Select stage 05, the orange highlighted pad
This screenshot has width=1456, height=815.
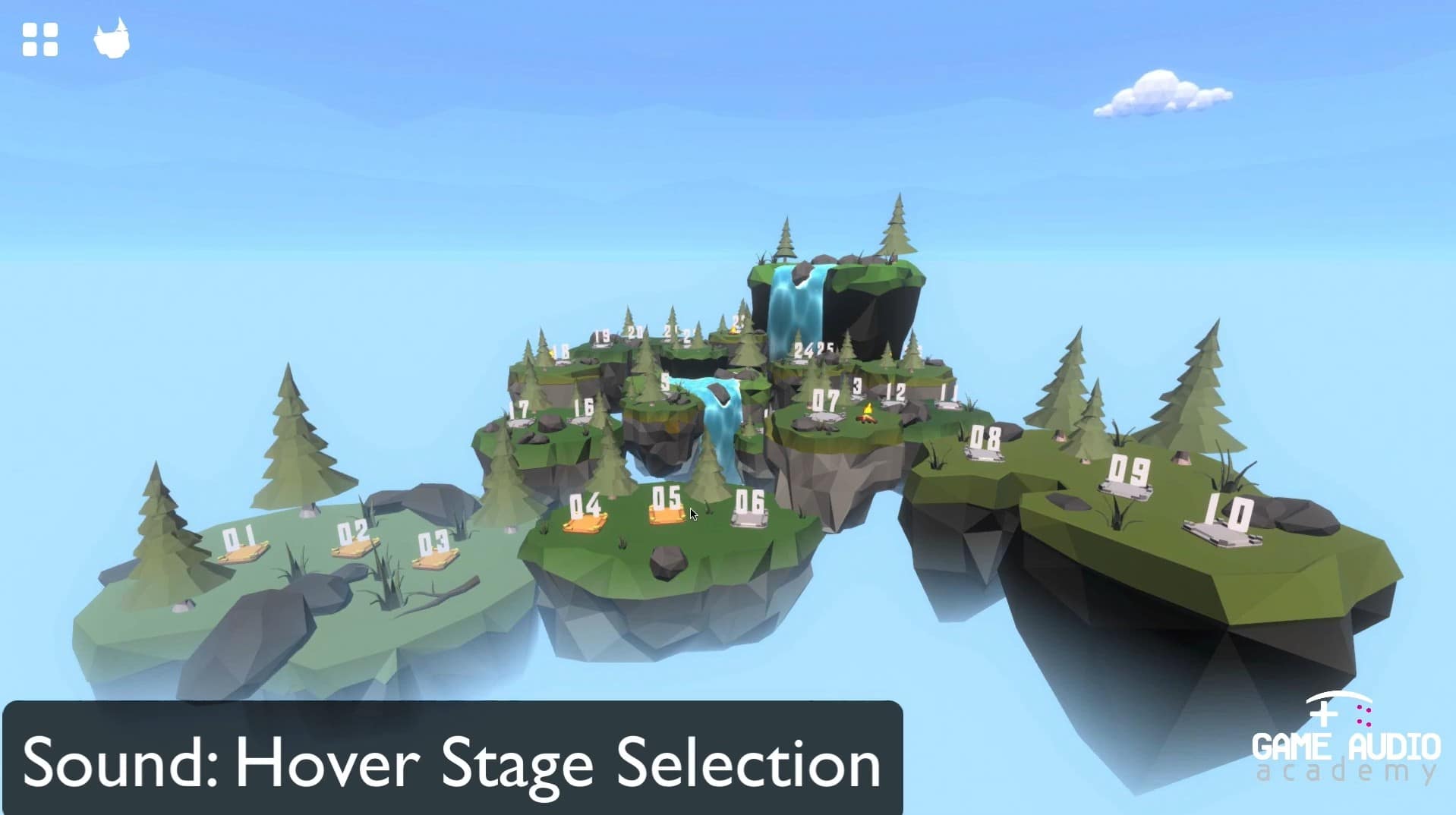click(667, 508)
